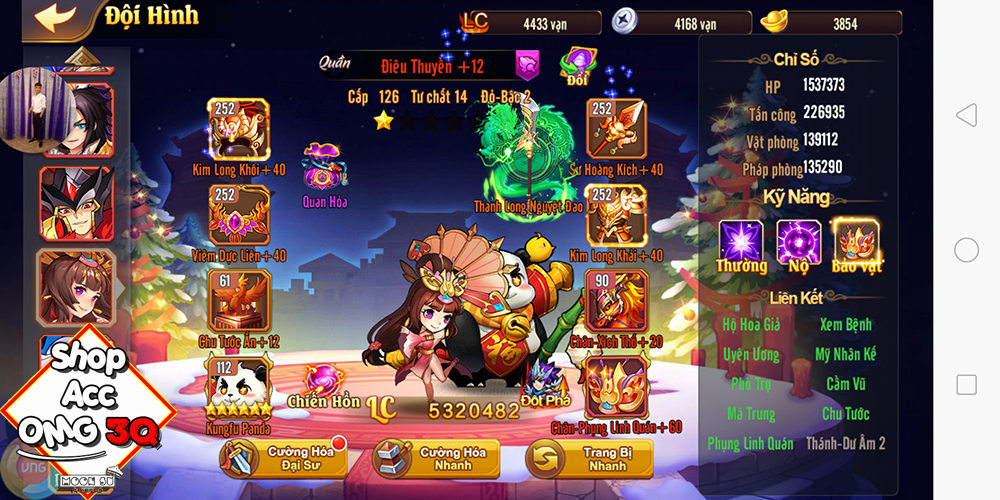Show the Thường normal skill
This screenshot has width=1000, height=500.
point(741,241)
